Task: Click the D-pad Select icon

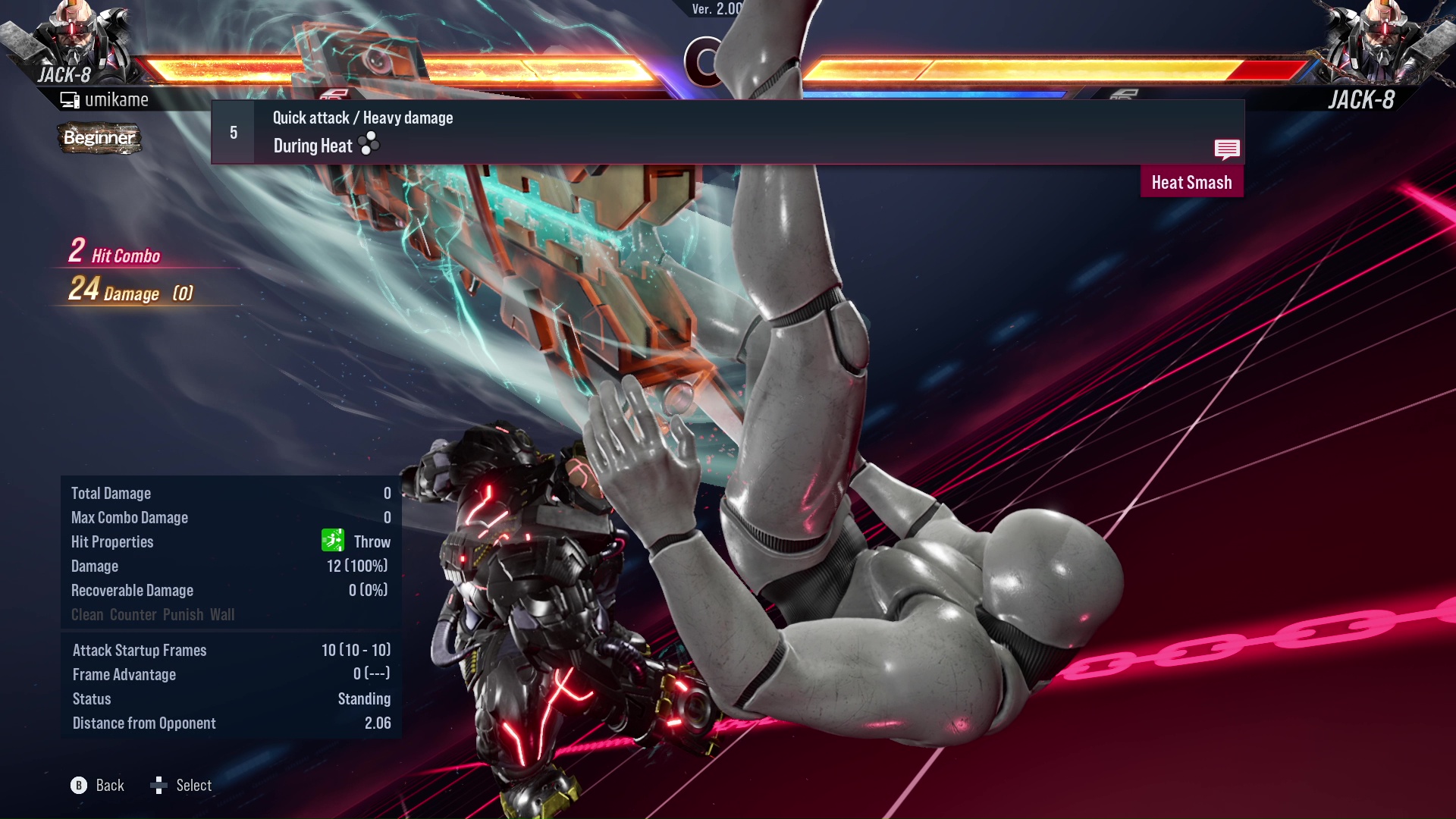Action: click(159, 786)
